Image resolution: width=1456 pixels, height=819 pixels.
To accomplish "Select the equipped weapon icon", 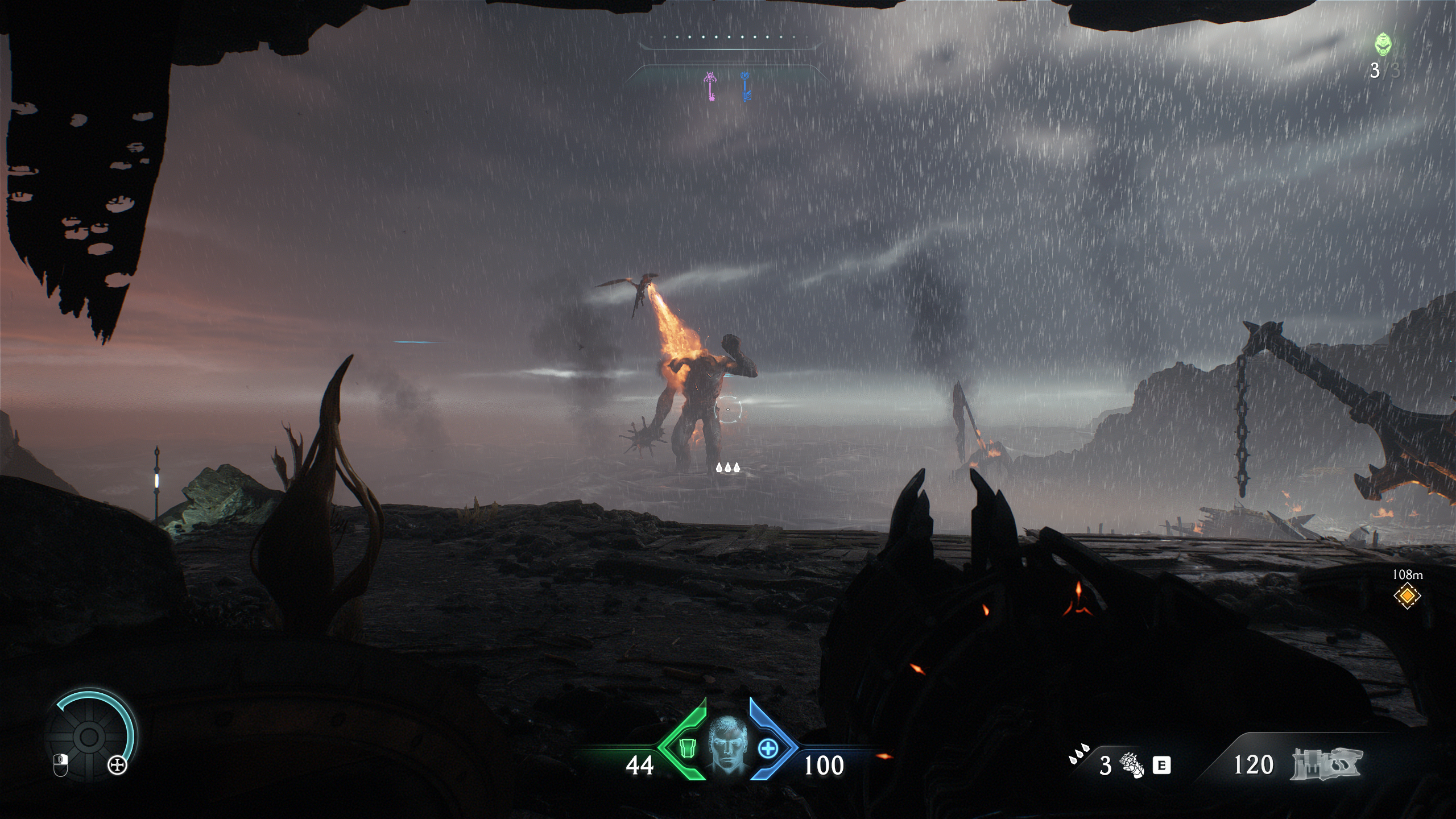I will 1326,763.
